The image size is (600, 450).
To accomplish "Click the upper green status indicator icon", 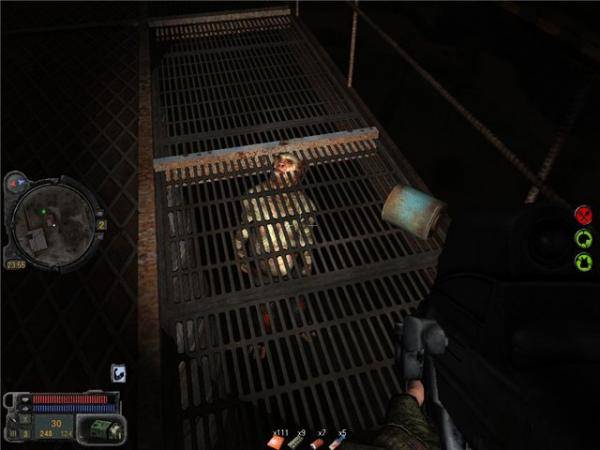I will click(x=583, y=238).
